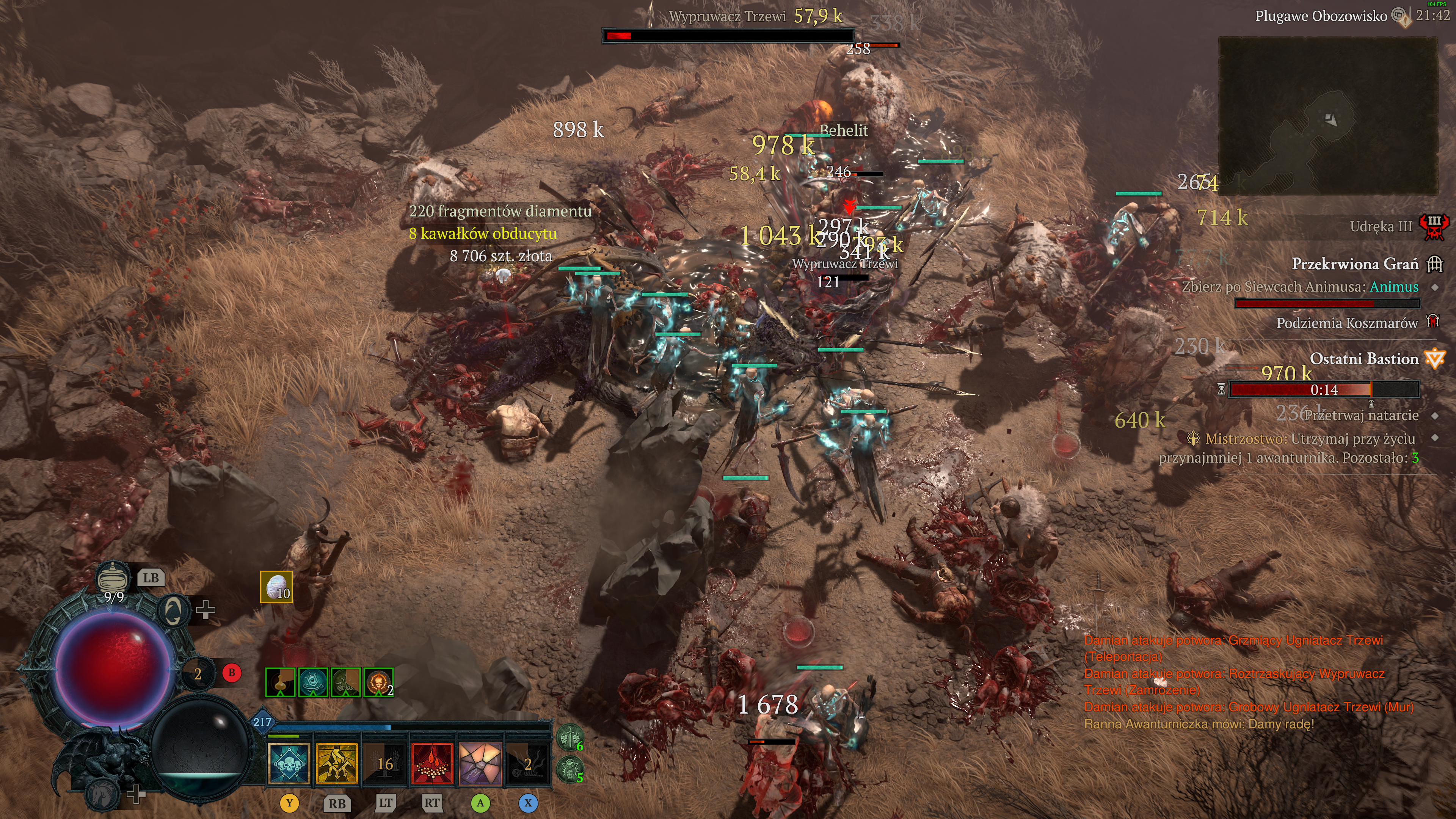Image resolution: width=1456 pixels, height=819 pixels.
Task: Trigger the red blood droplets skill
Action: 432,764
